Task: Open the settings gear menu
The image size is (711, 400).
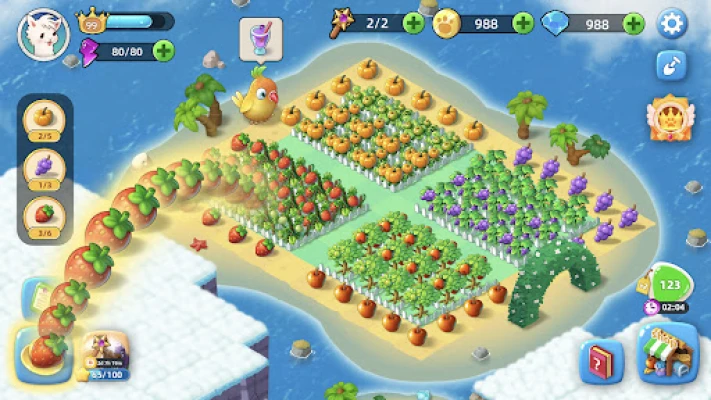Action: [672, 22]
